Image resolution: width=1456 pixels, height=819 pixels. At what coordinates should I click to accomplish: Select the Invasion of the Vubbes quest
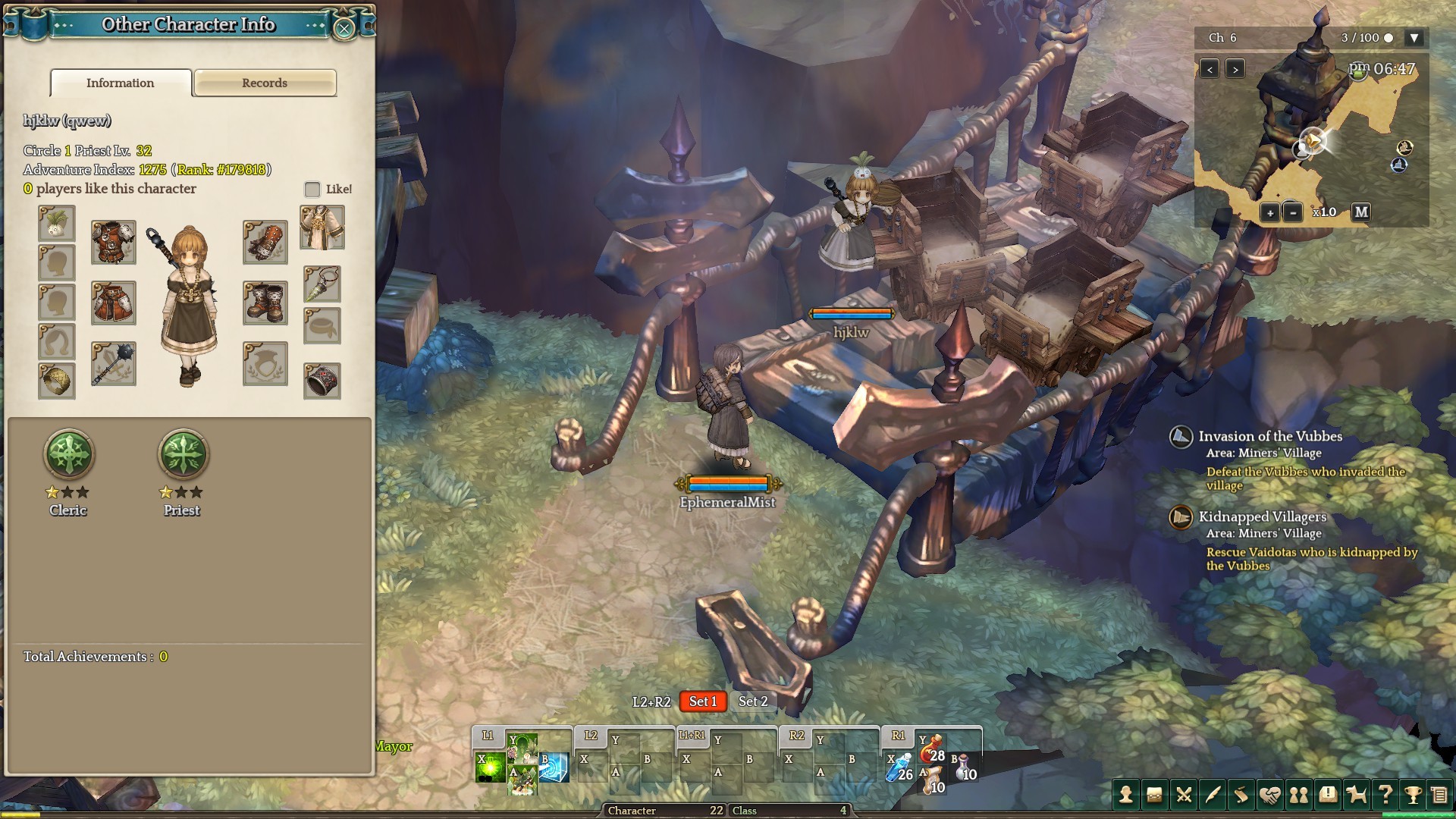[1270, 437]
